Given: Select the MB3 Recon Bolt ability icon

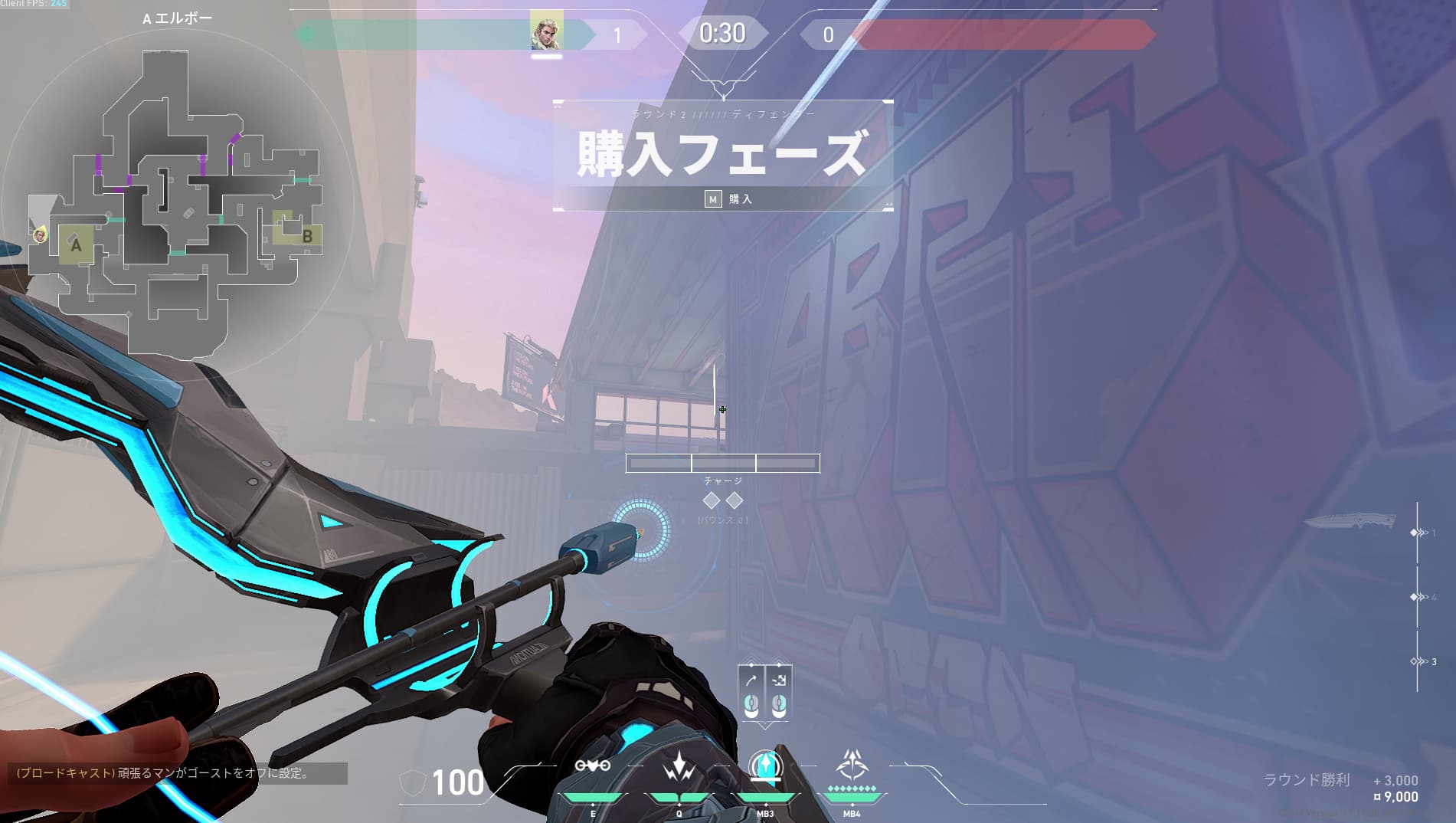Looking at the screenshot, I should (x=766, y=766).
